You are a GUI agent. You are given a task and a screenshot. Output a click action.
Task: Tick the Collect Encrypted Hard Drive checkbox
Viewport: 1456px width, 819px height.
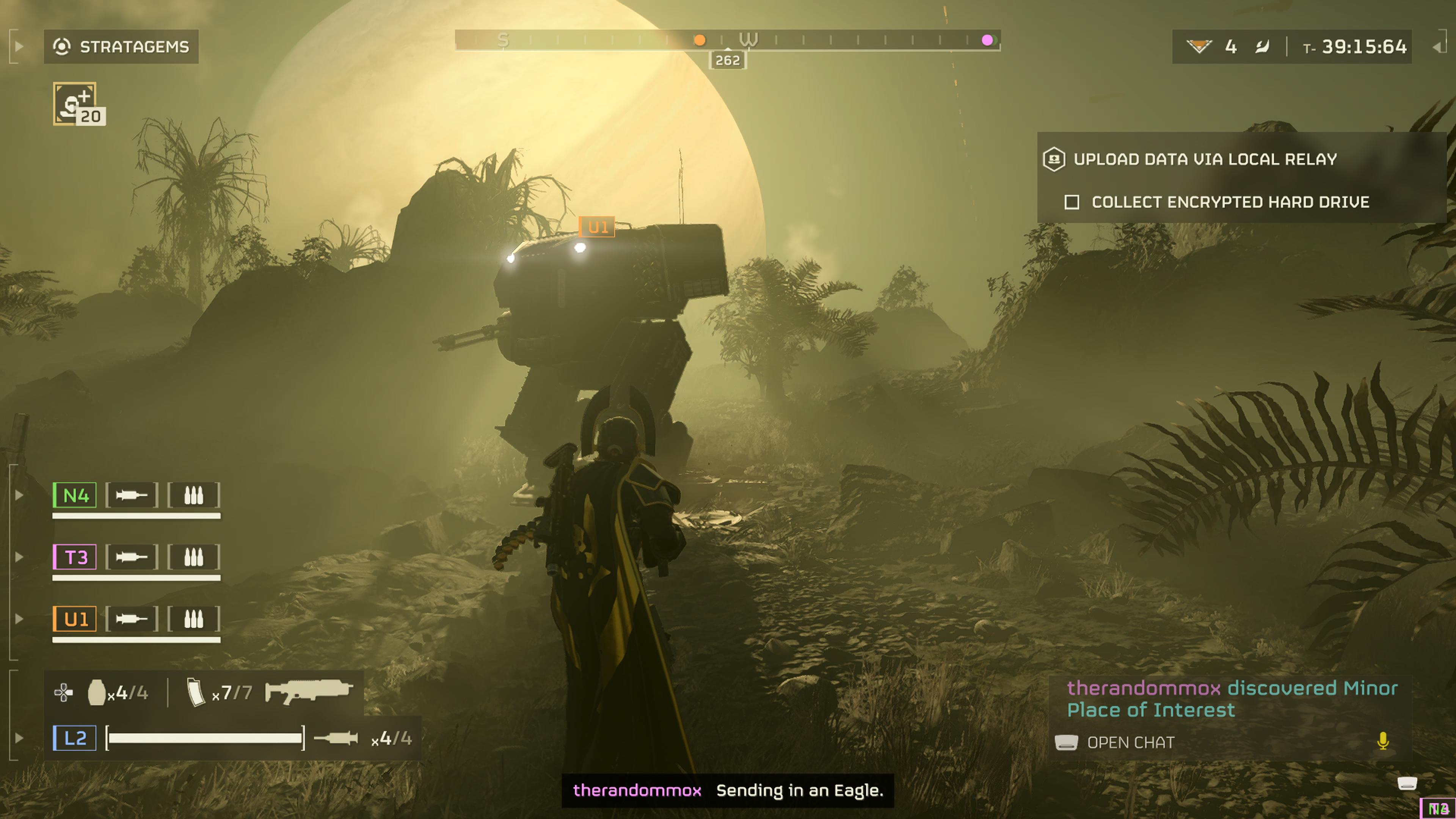click(1072, 202)
